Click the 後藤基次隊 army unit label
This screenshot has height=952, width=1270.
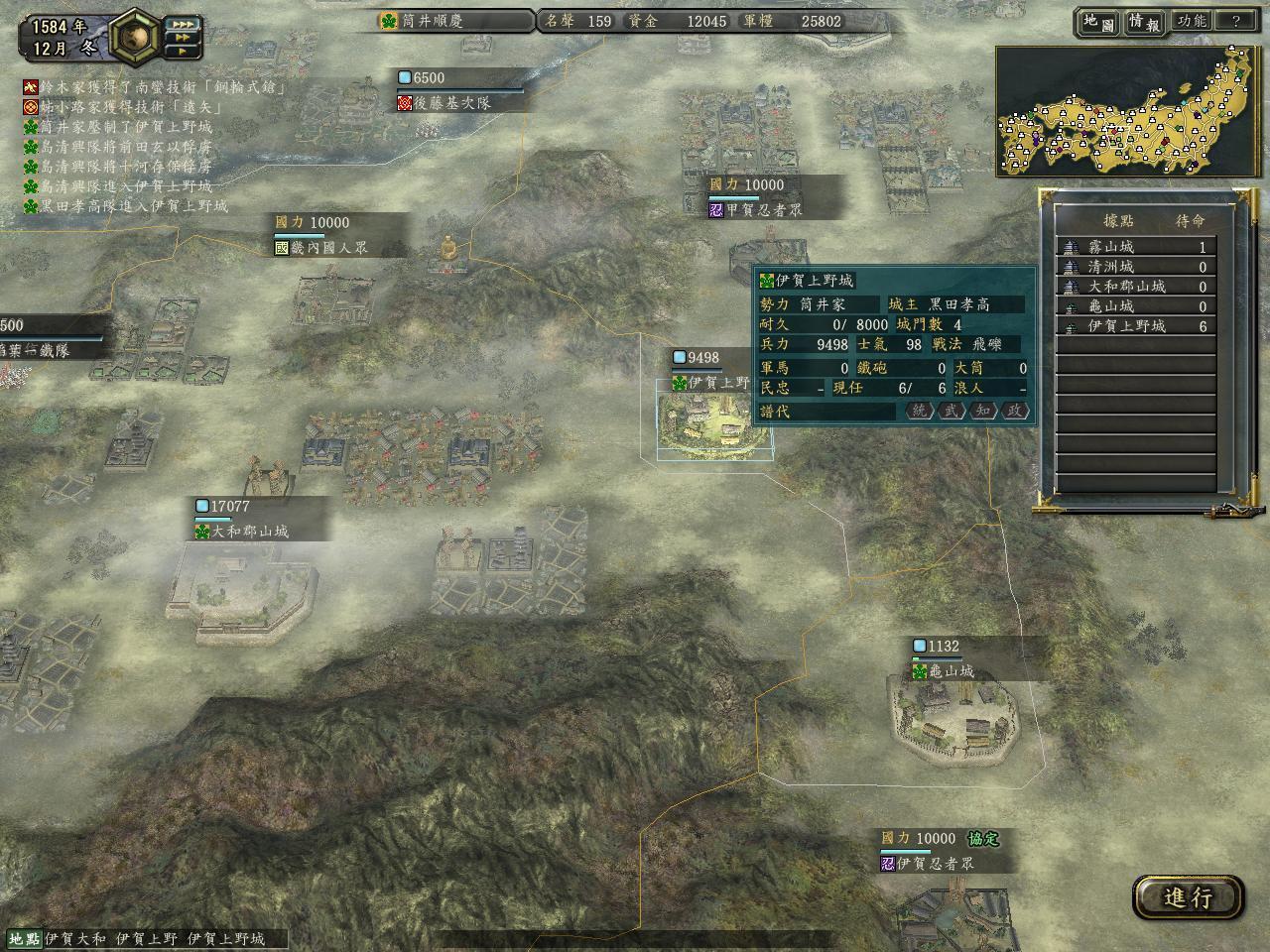pyautogui.click(x=452, y=102)
